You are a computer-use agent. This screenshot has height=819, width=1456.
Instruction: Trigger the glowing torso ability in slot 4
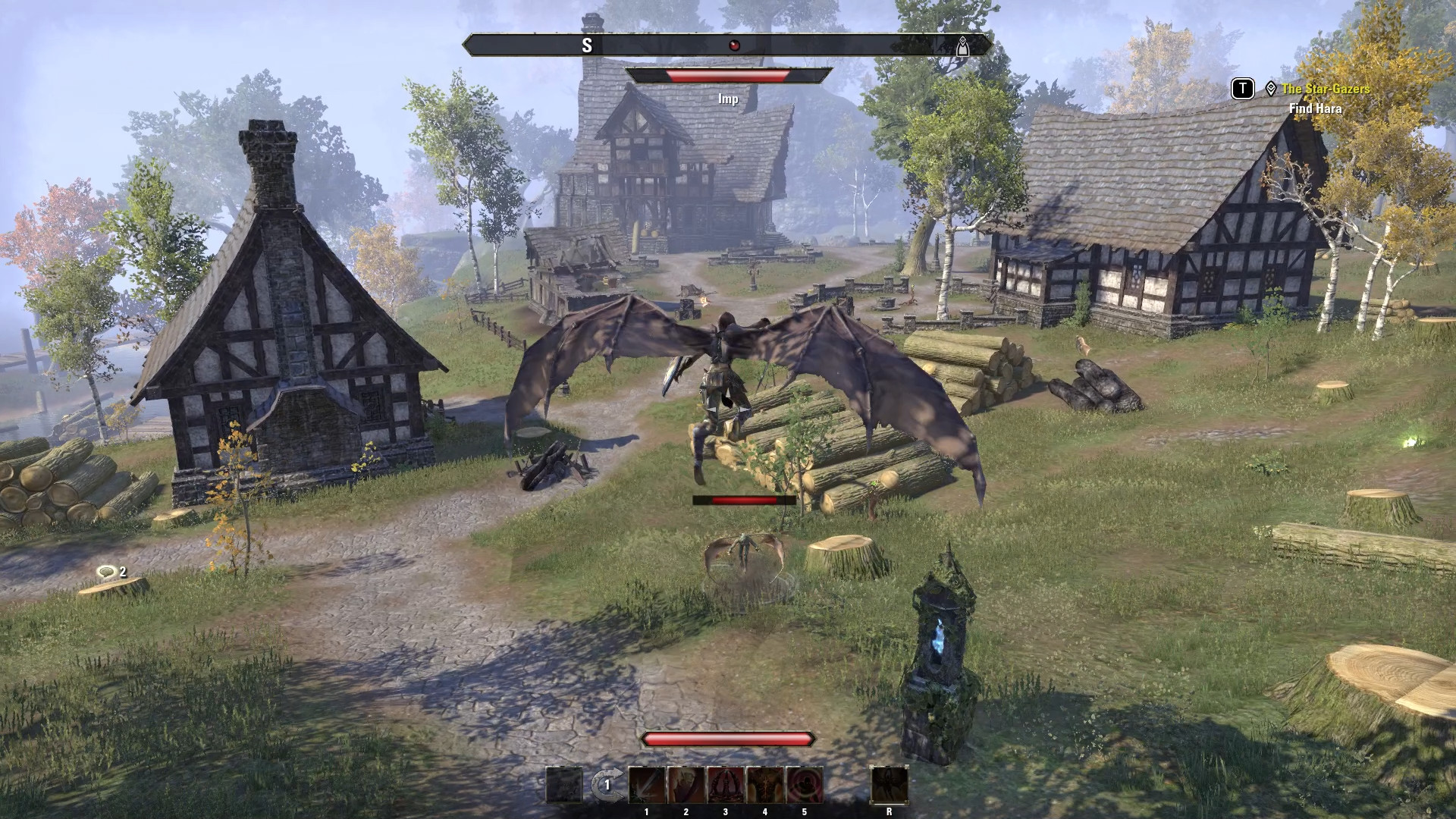765,784
